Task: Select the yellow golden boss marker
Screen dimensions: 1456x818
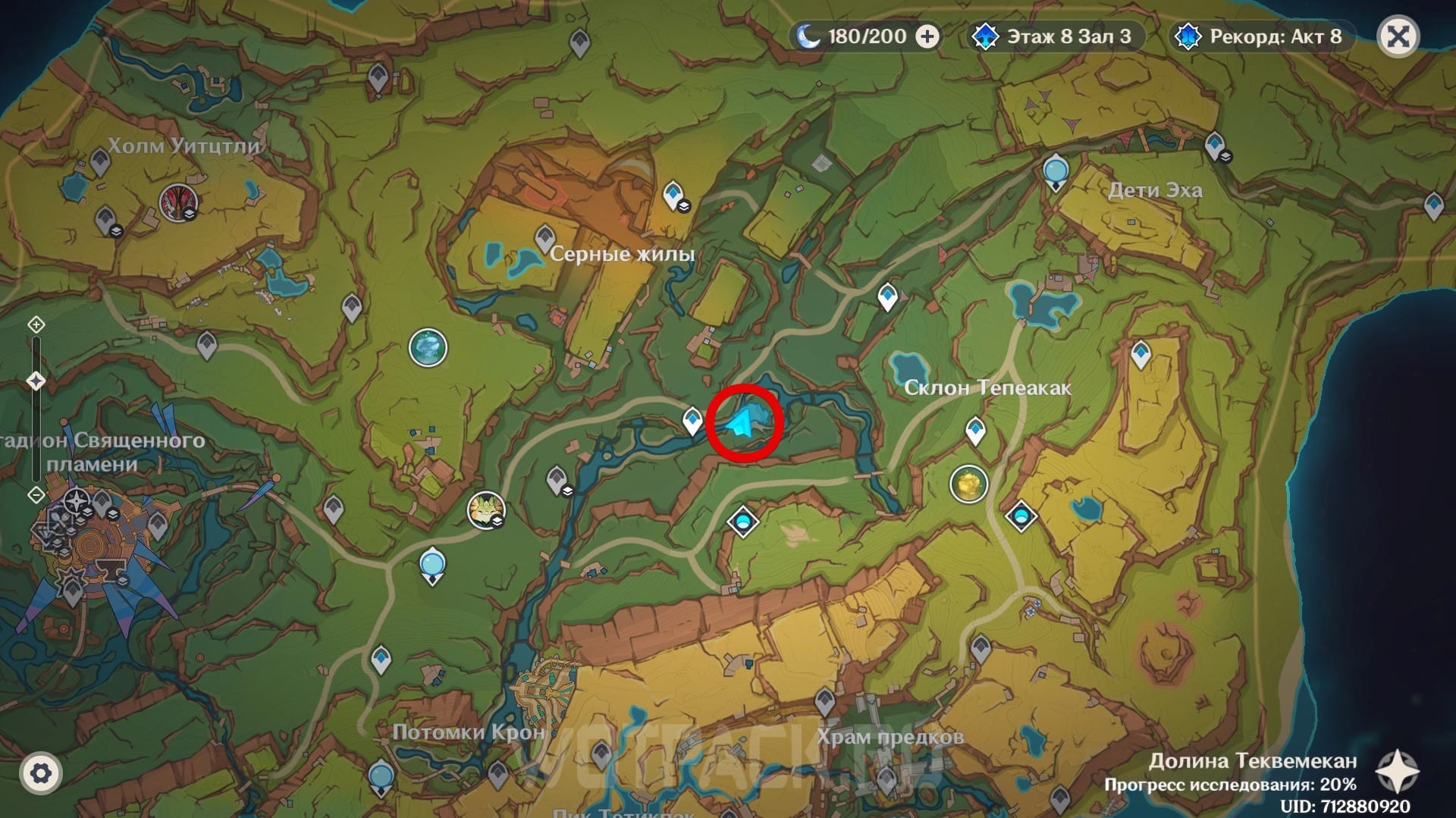Action: (x=968, y=484)
